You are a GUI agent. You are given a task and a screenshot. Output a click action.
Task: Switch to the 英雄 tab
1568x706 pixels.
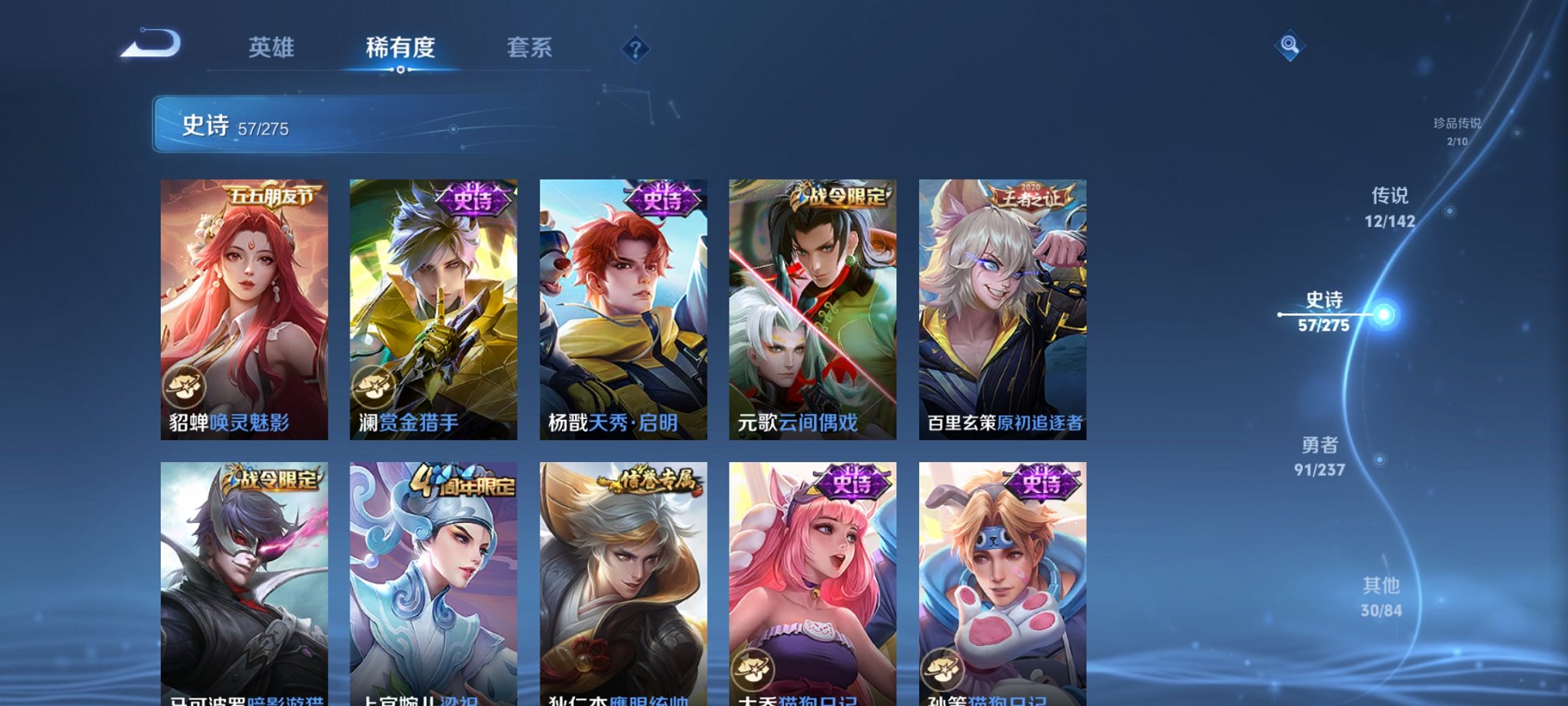271,46
